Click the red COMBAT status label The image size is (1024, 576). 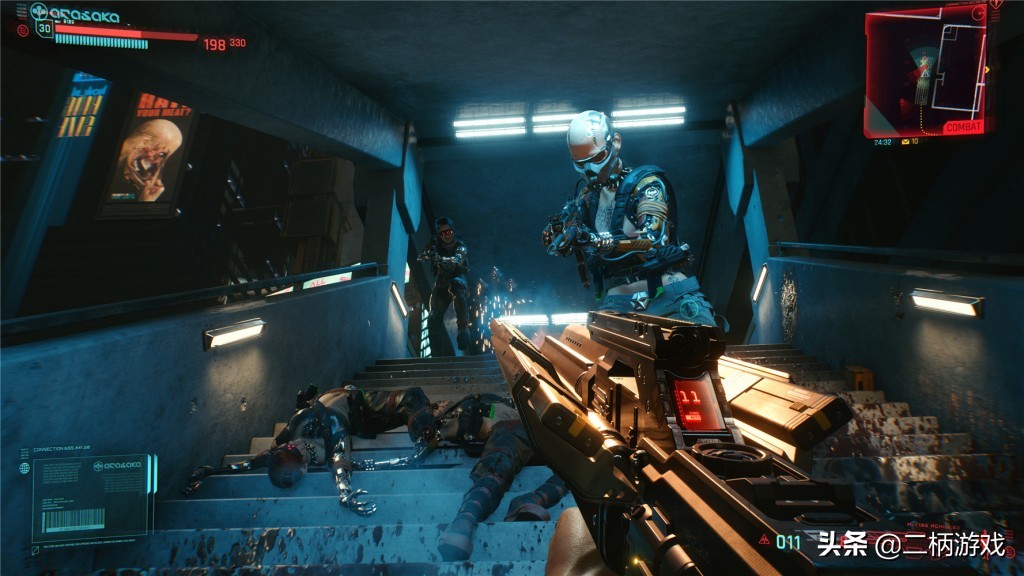[964, 127]
